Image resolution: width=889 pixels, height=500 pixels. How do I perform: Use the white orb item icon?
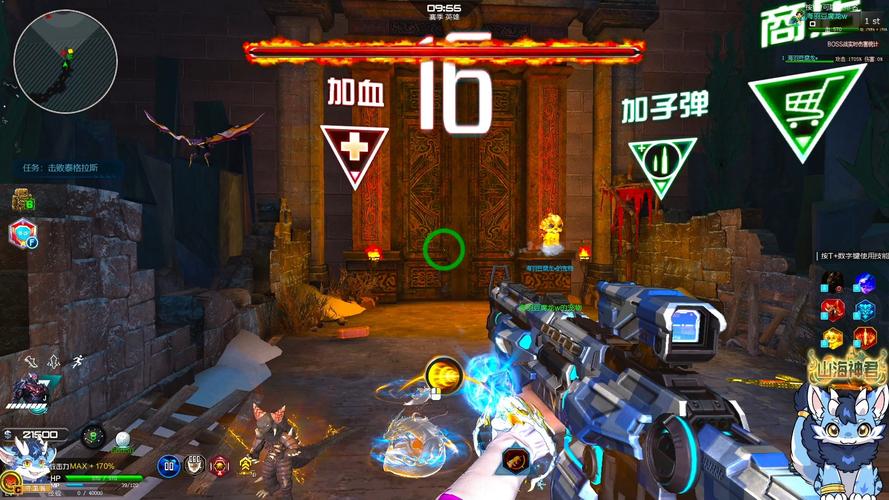pyautogui.click(x=122, y=439)
